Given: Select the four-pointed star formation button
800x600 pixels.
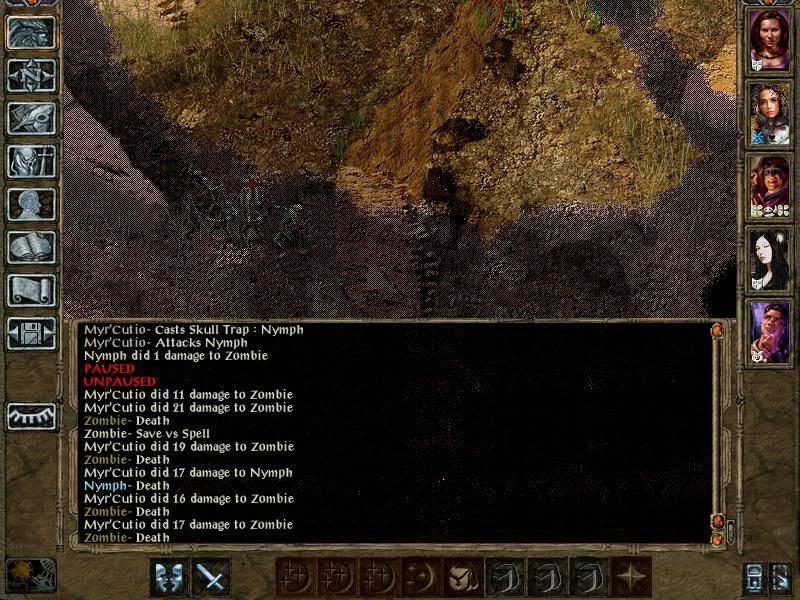Looking at the screenshot, I should click(x=632, y=577).
